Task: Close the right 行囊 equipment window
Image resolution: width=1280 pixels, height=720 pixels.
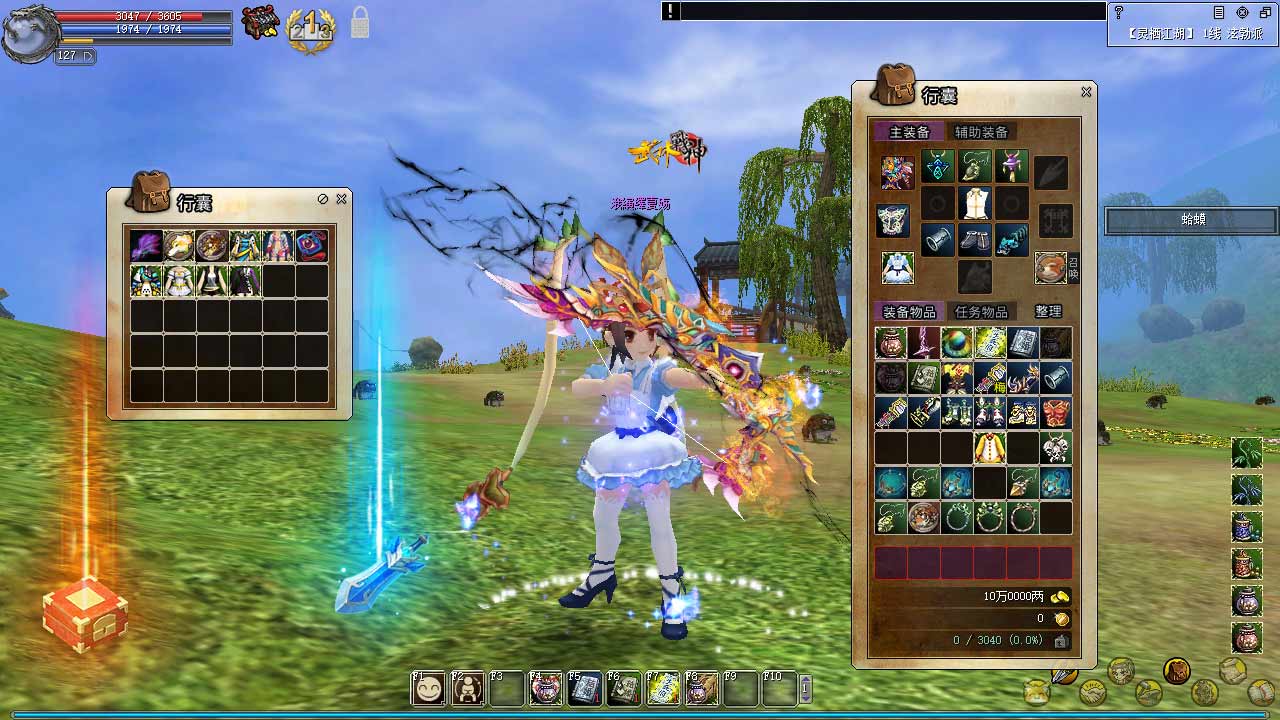Action: coord(1086,92)
